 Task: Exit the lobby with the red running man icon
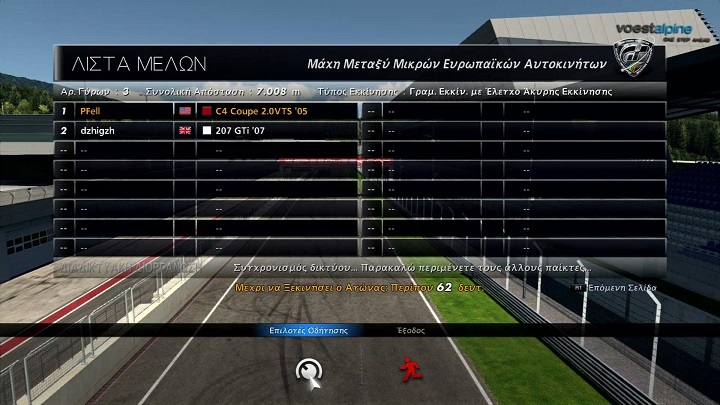click(408, 371)
